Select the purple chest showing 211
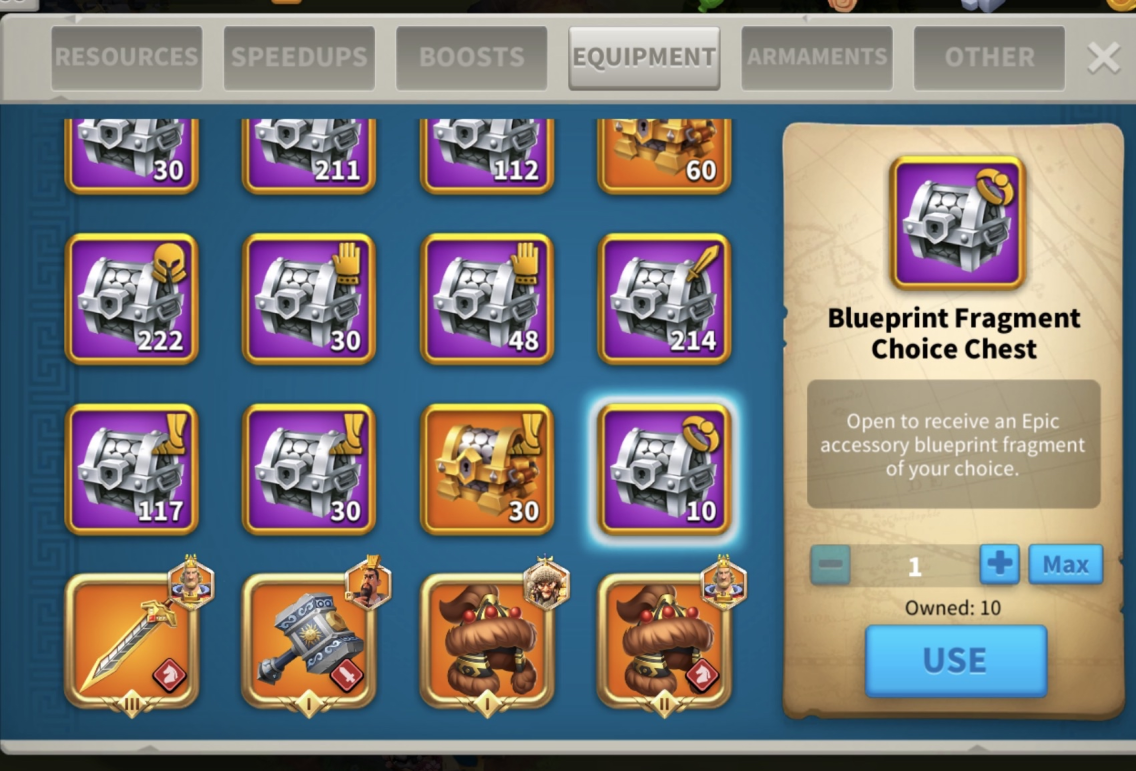 (309, 155)
